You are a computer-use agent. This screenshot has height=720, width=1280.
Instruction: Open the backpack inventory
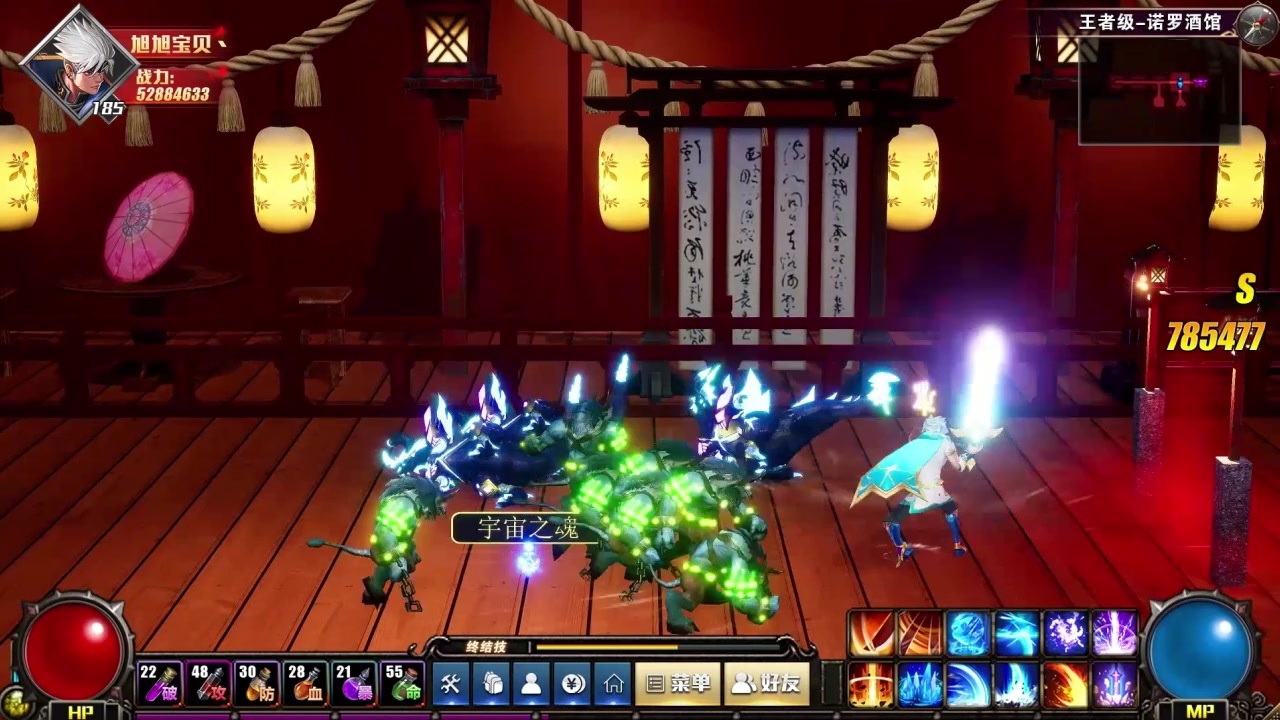tap(492, 684)
